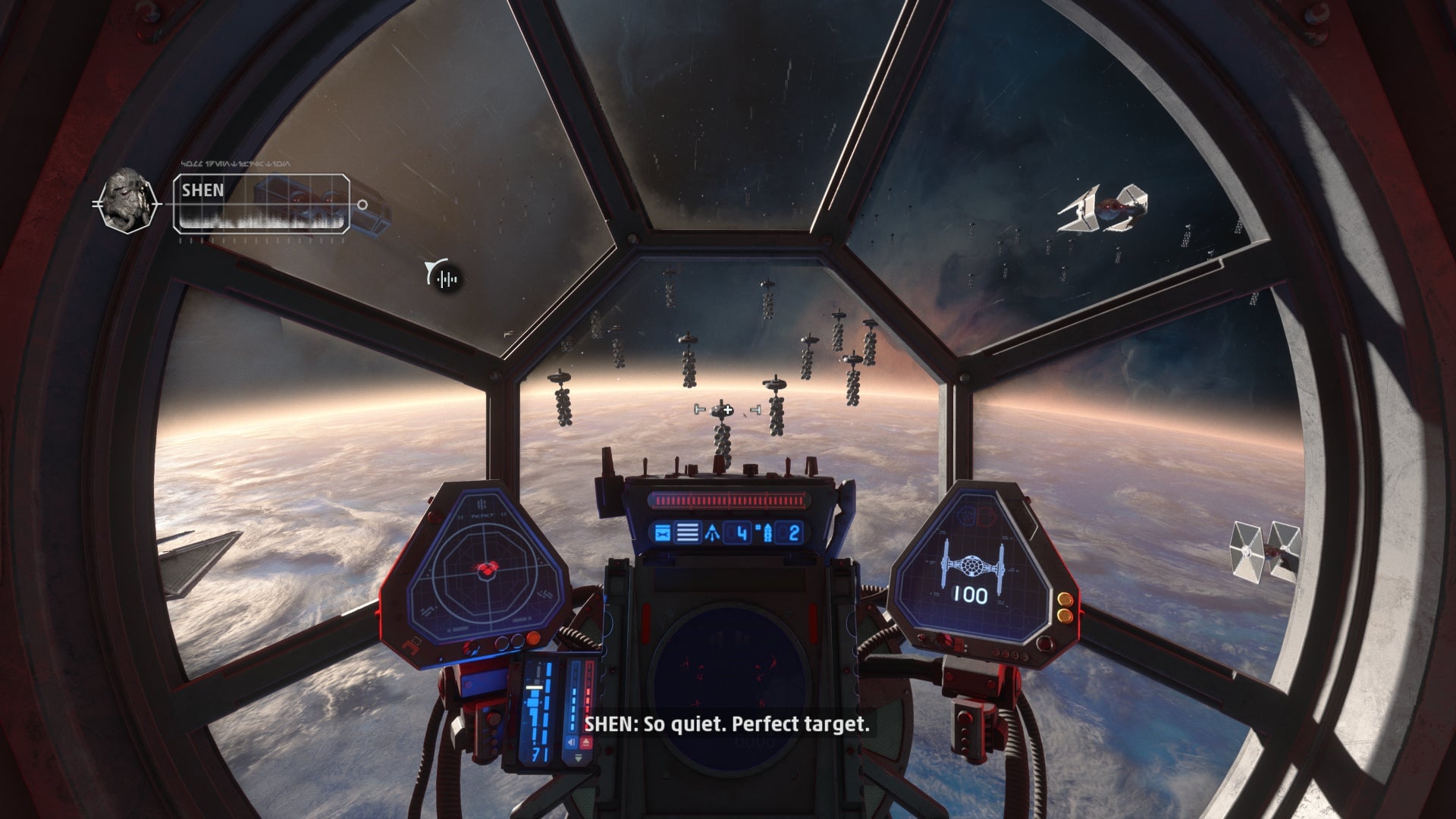1456x819 pixels.
Task: Click the missile inventory list icon
Action: (x=687, y=533)
